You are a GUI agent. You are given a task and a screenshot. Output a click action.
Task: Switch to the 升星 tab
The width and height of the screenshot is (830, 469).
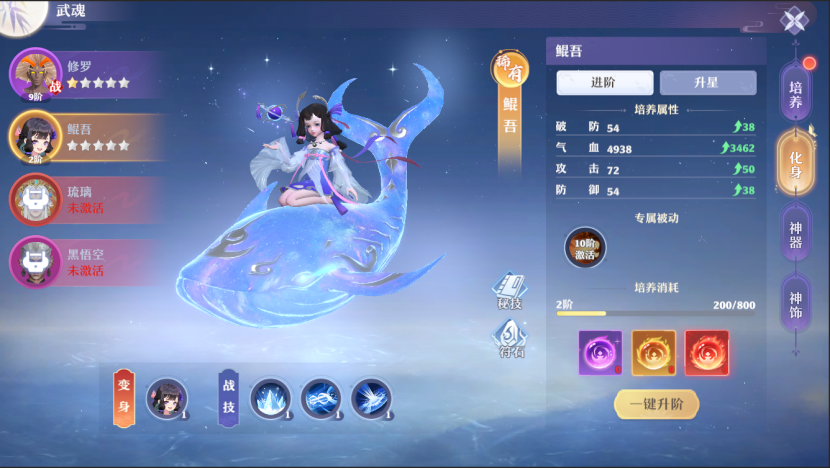707,83
